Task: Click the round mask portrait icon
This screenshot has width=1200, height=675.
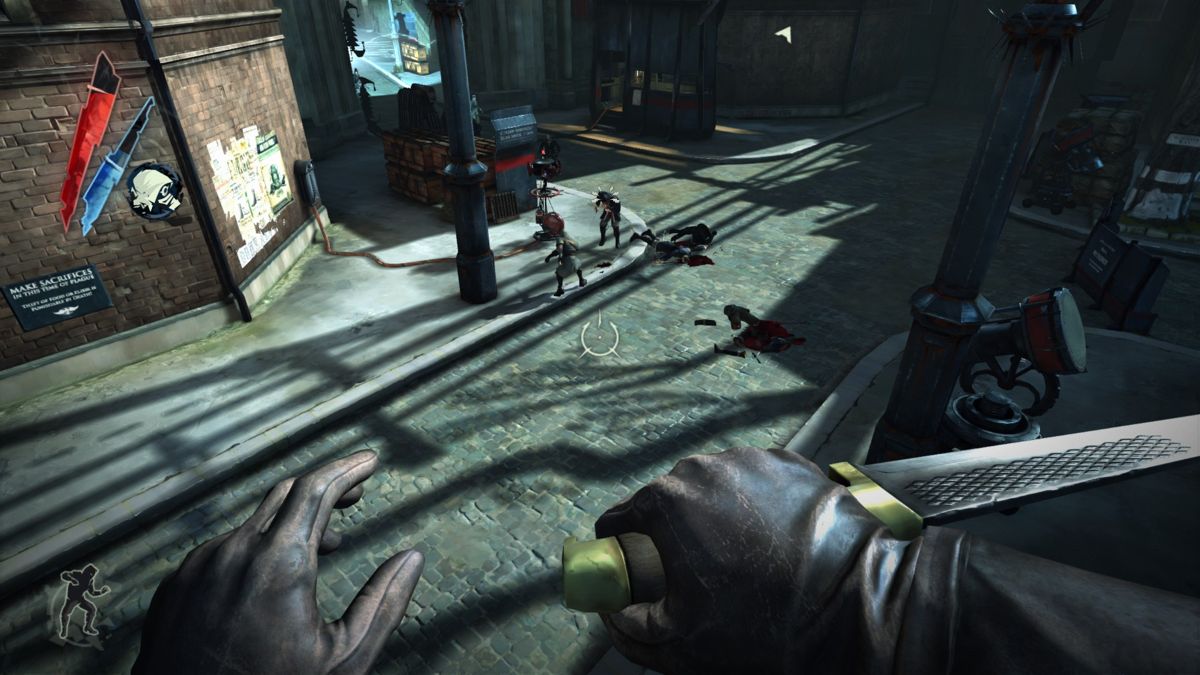Action: (154, 190)
